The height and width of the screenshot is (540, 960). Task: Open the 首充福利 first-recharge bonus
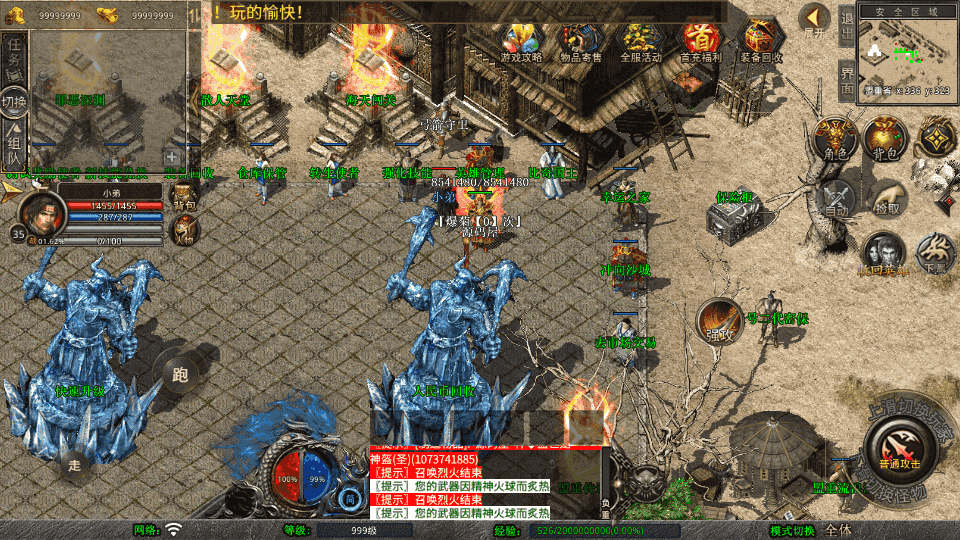point(700,40)
